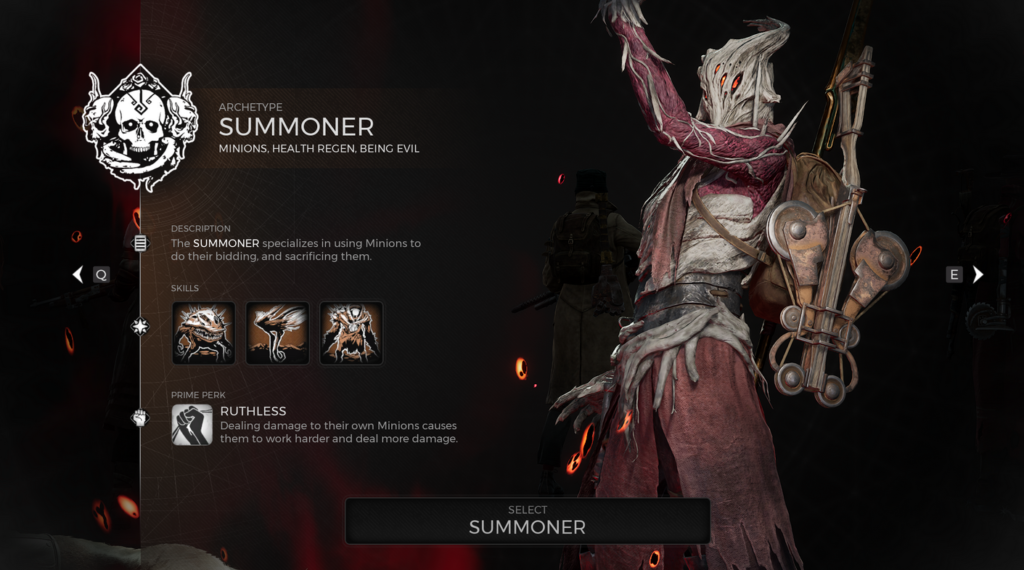
Task: Confirm the Select Summoner button
Action: click(527, 520)
